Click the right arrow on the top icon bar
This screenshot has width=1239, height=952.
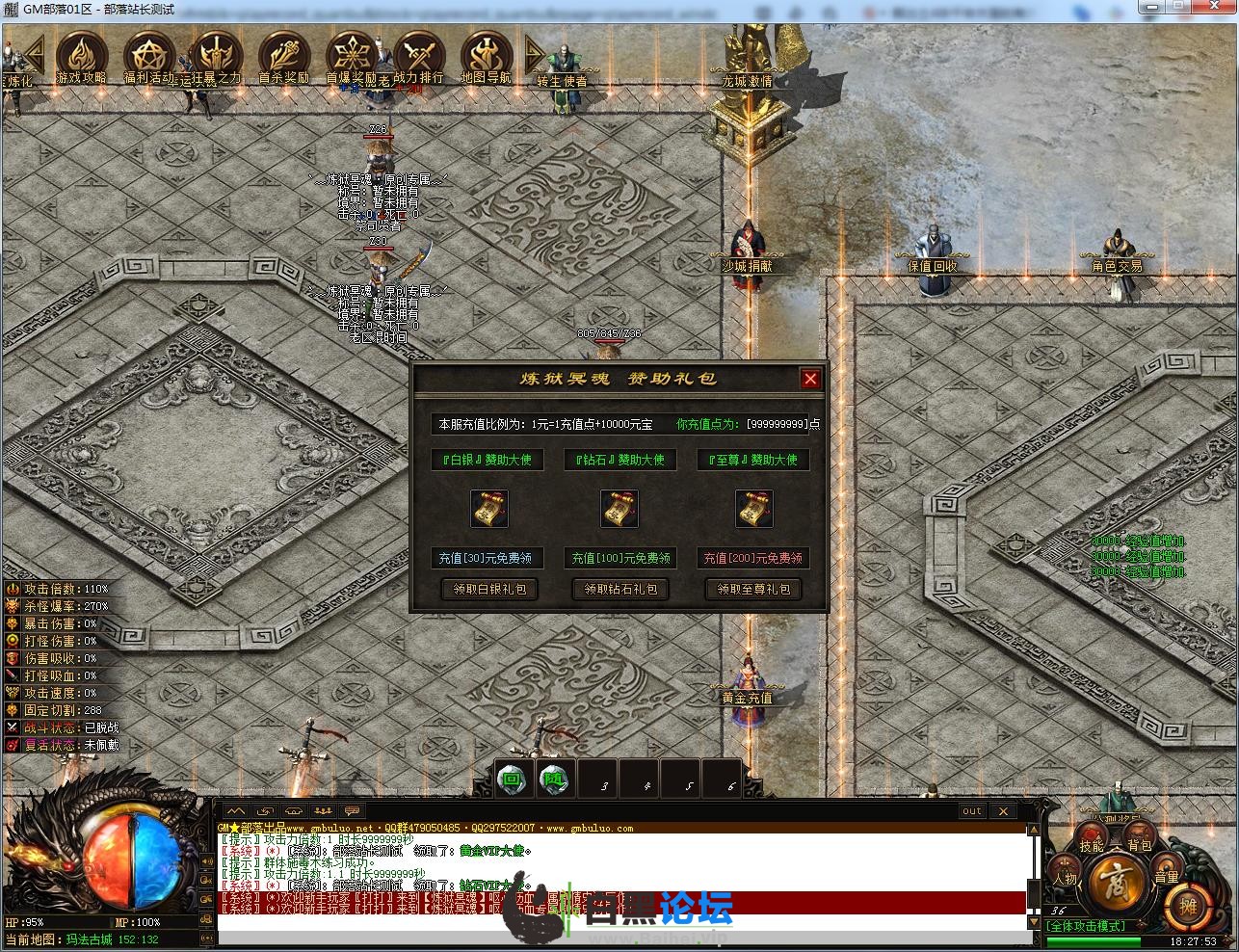(536, 56)
